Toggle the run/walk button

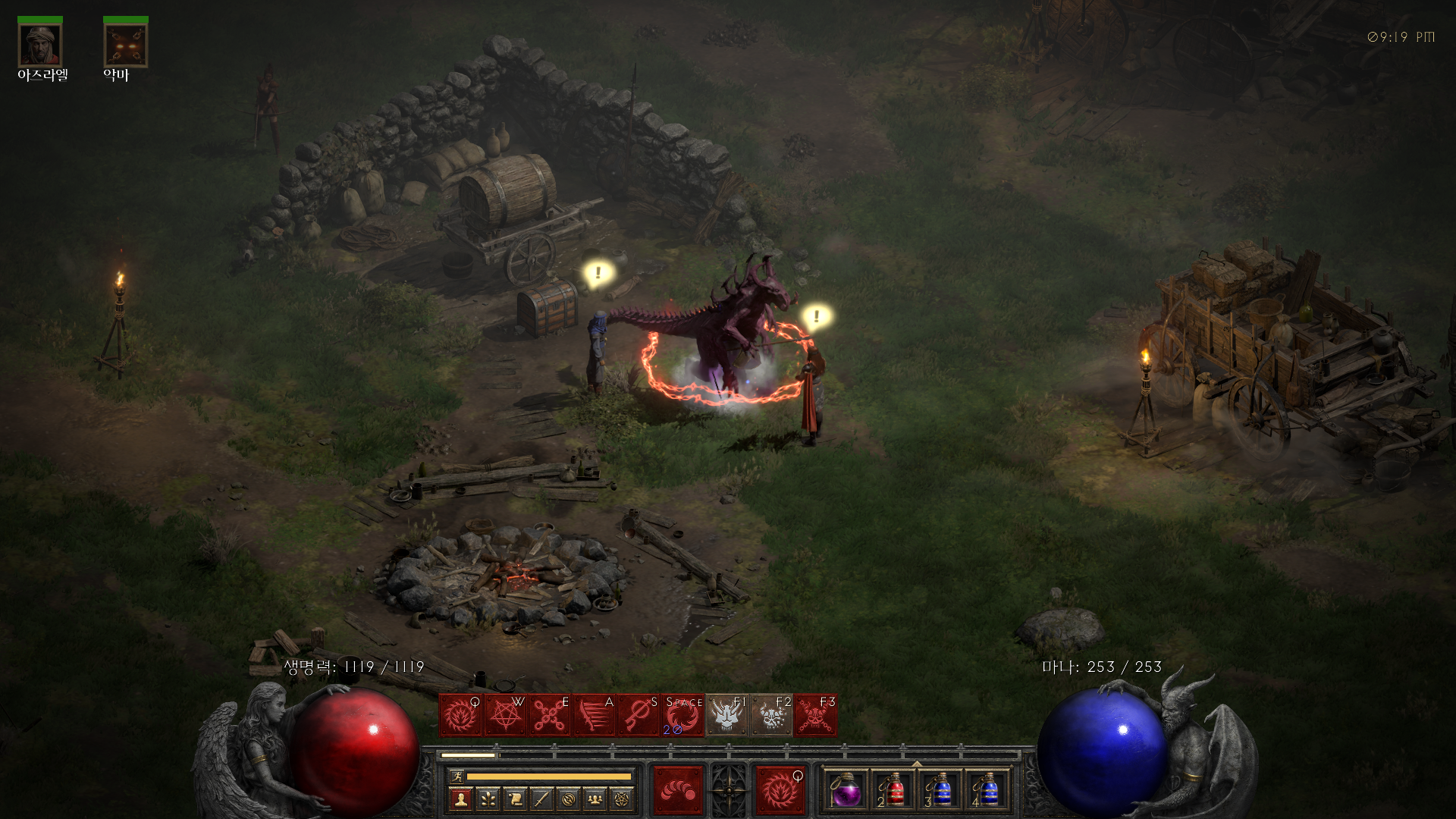point(457,776)
